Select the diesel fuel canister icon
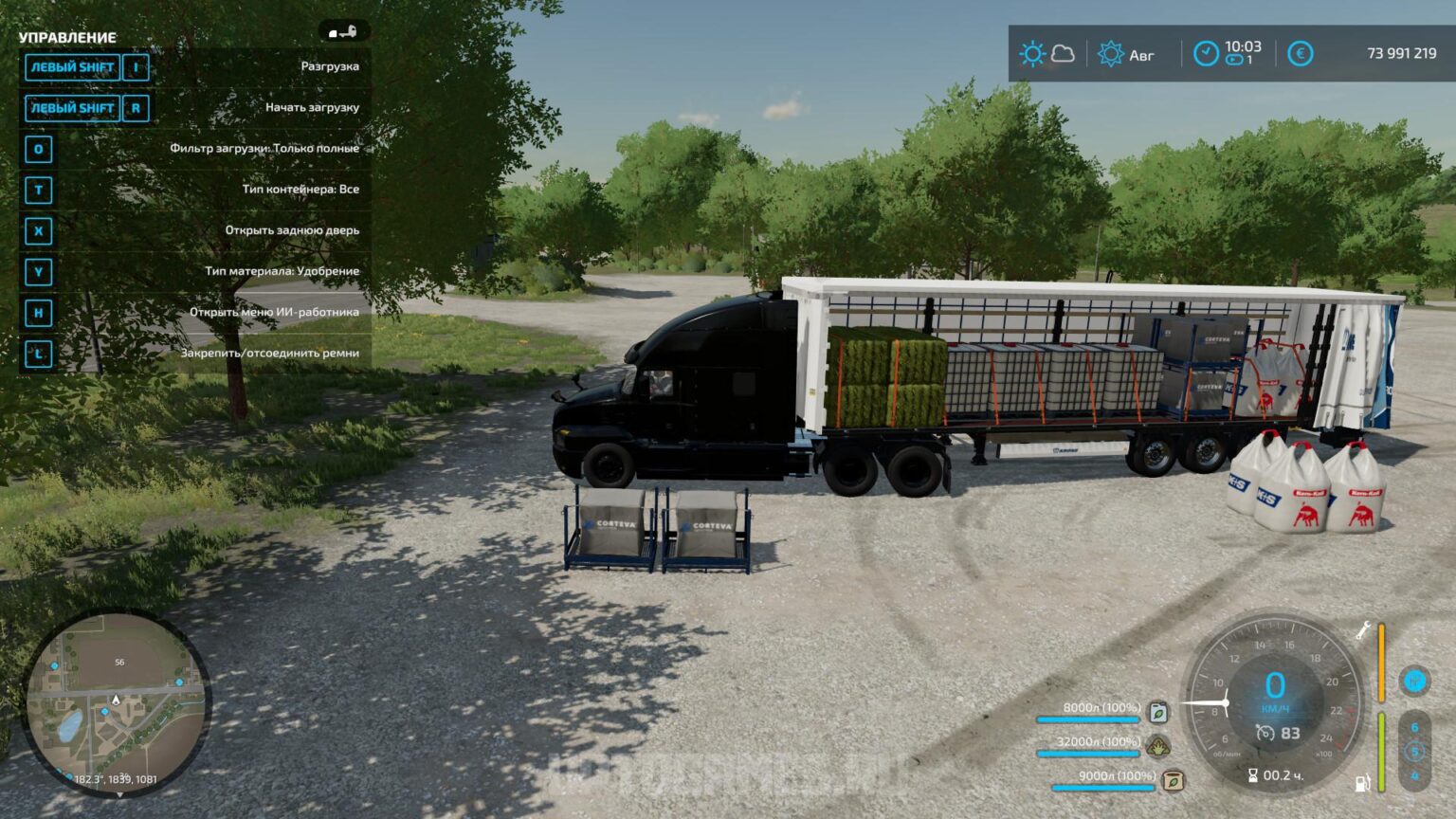This screenshot has height=819, width=1456. pos(1158,714)
